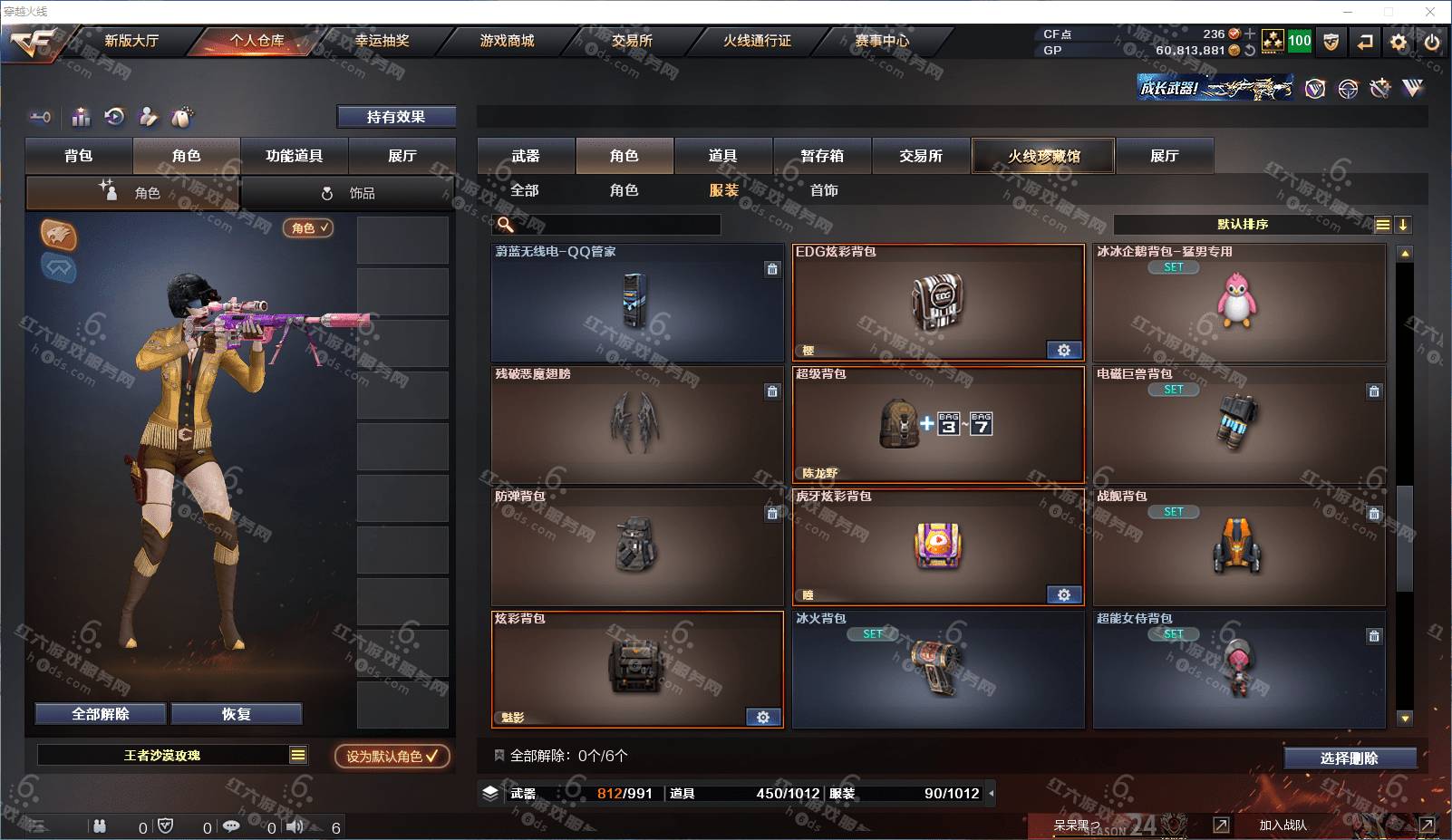Click the 全部解除 unequip all button
This screenshot has width=1452, height=840.
pyautogui.click(x=101, y=714)
